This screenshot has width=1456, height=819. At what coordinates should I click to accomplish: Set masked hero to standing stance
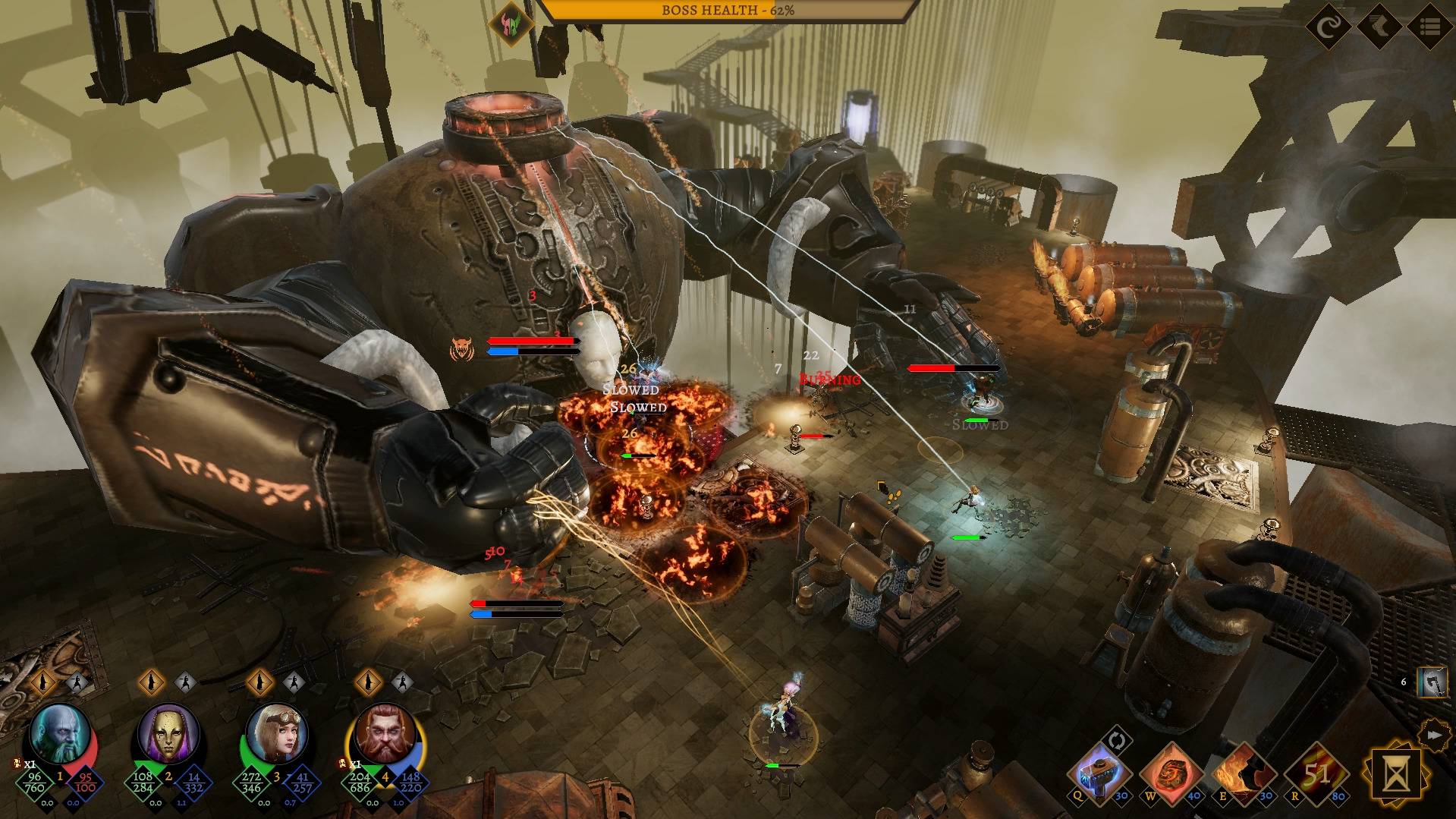[152, 682]
